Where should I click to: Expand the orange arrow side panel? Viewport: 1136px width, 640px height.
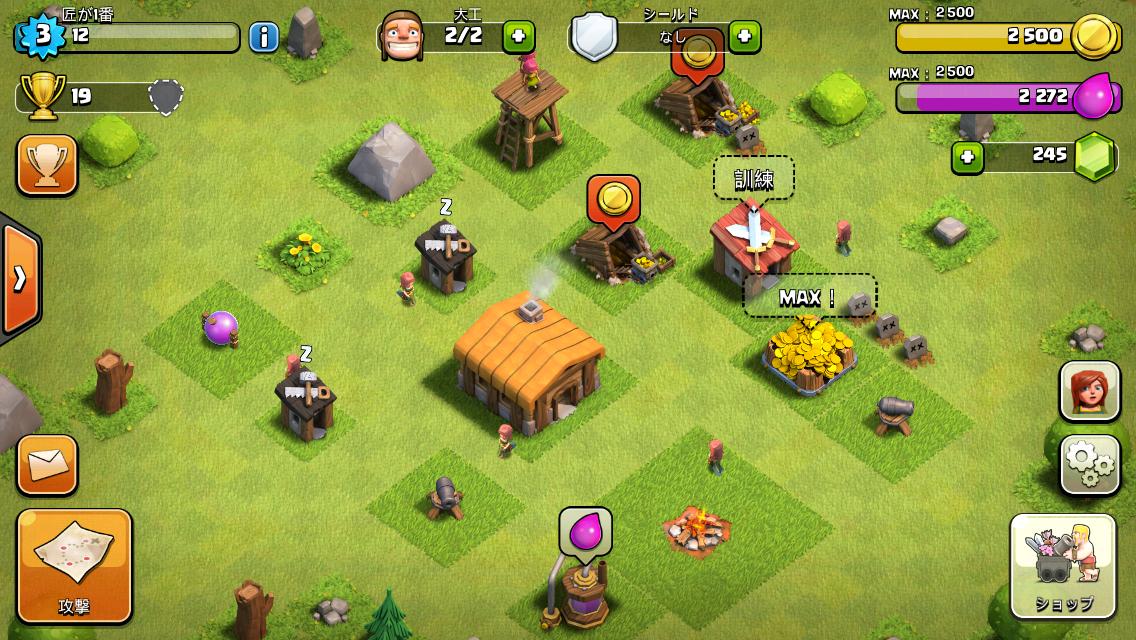point(19,277)
